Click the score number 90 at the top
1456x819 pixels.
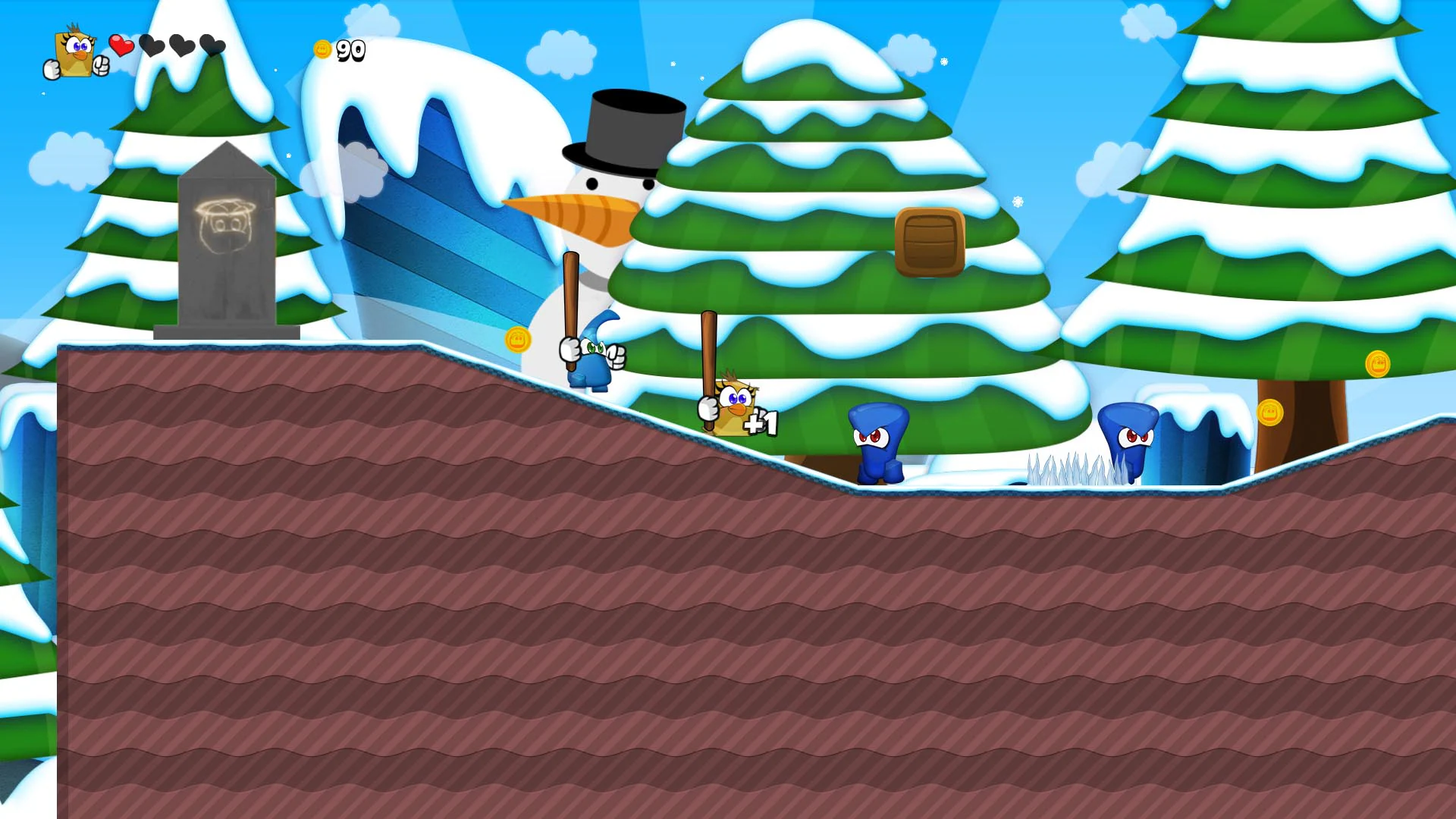click(350, 51)
